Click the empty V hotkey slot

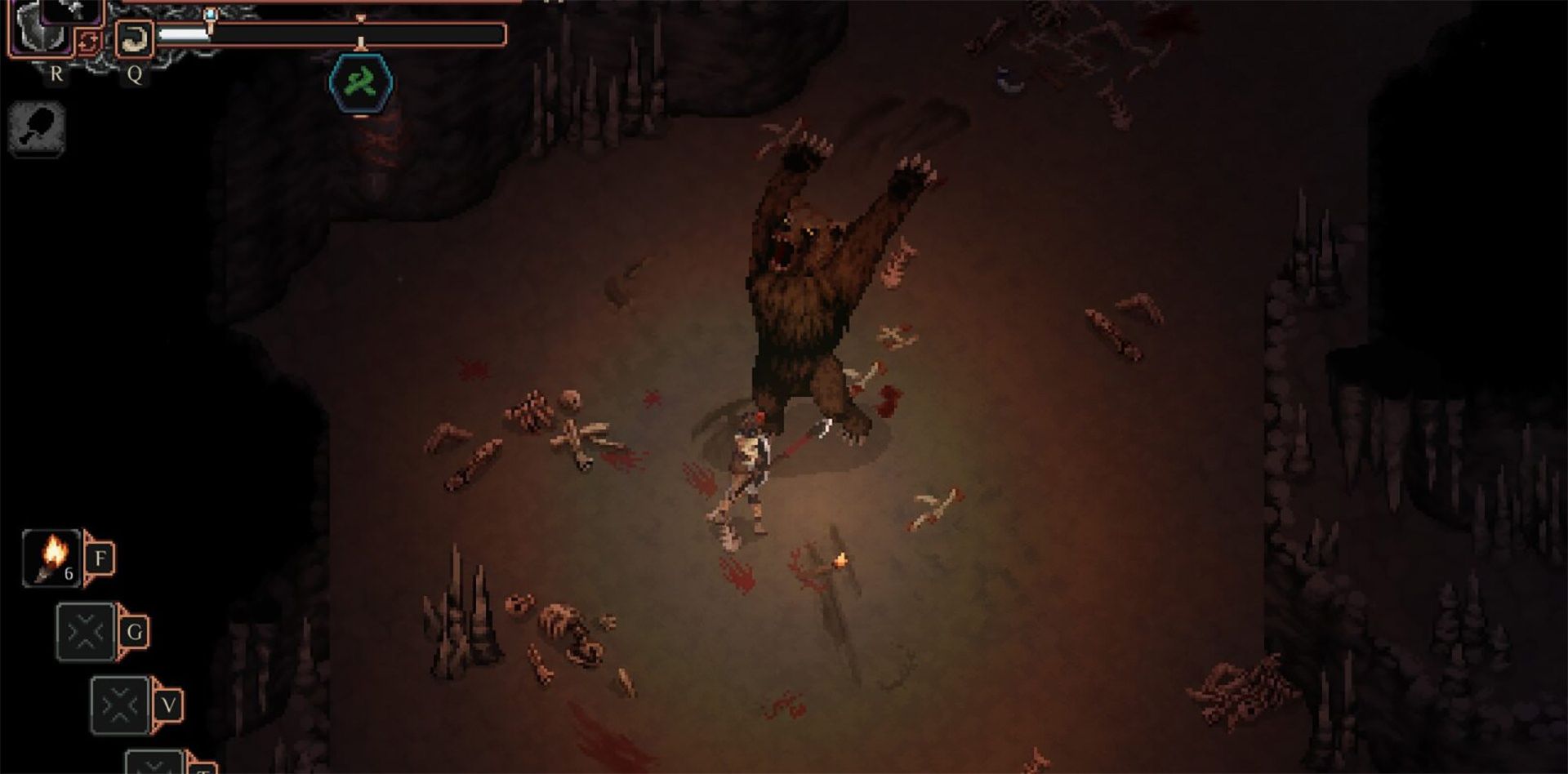pyautogui.click(x=122, y=705)
